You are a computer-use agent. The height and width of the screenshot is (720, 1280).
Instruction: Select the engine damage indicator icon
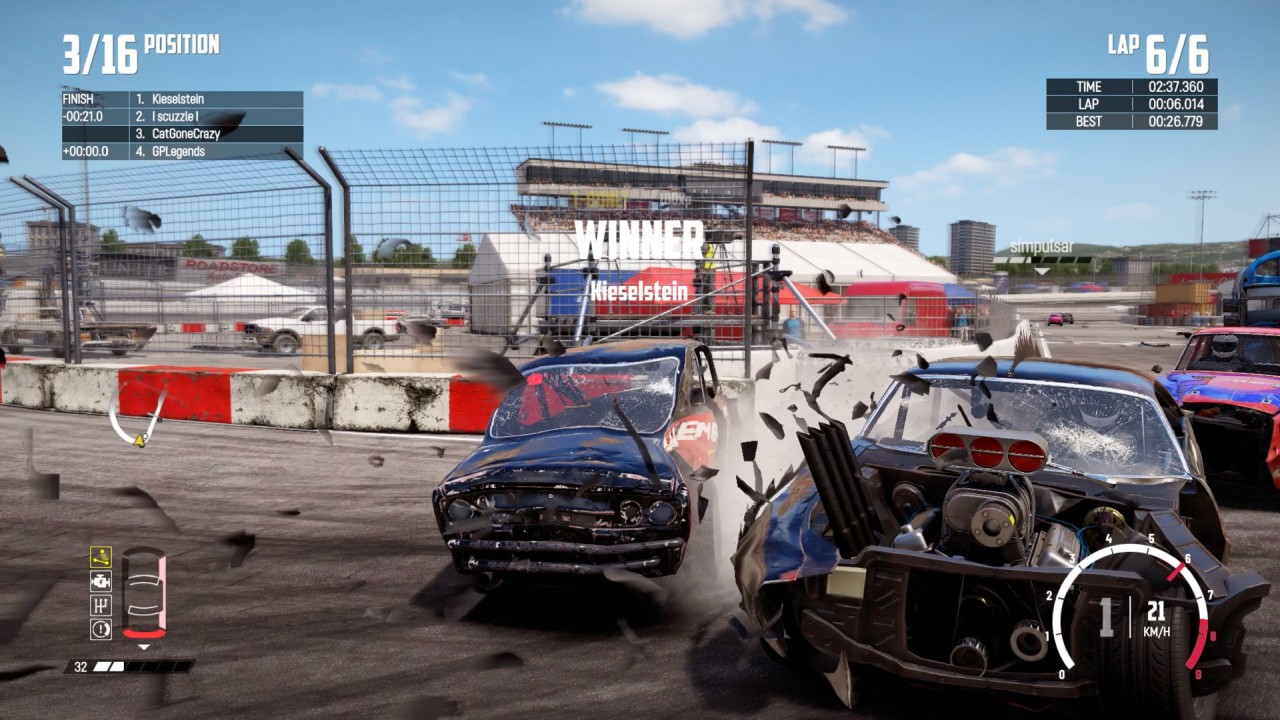101,581
